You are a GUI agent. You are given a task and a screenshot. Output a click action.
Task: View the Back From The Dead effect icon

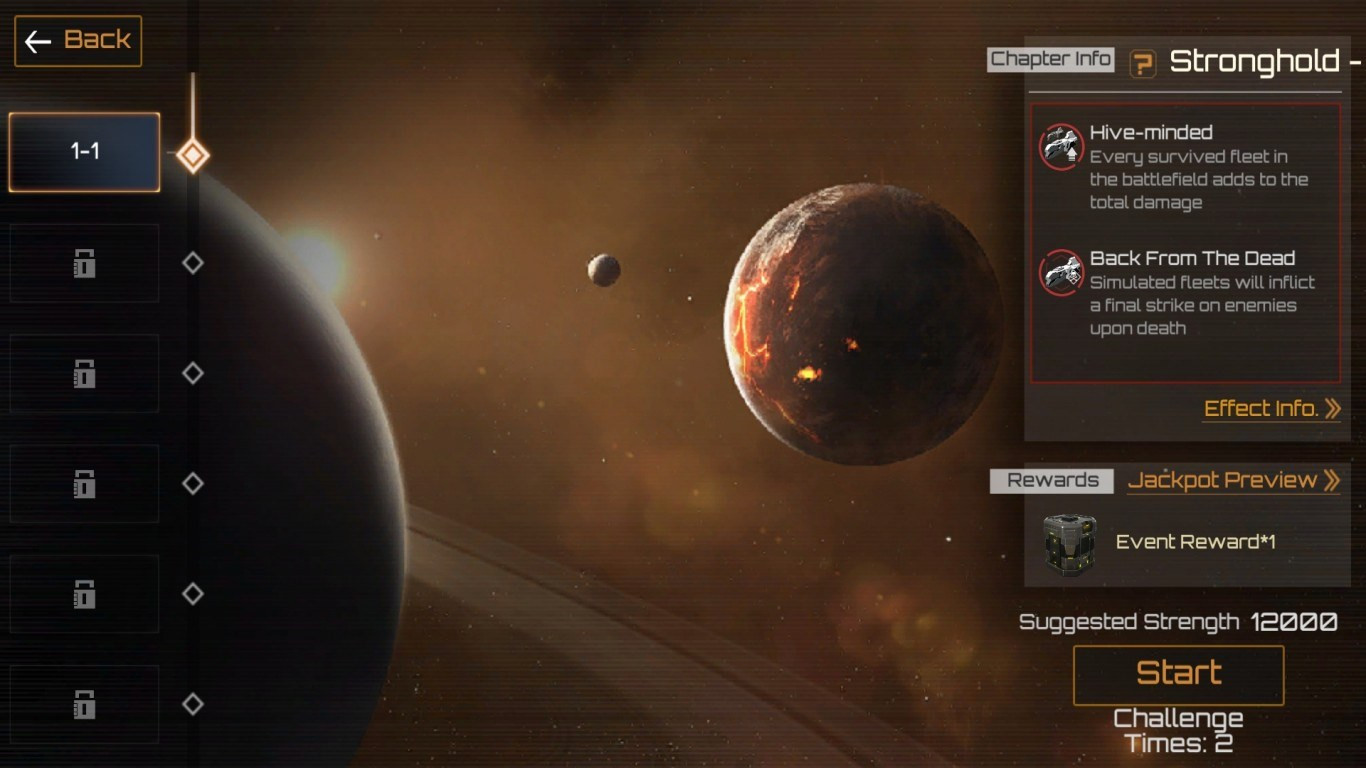tap(1061, 272)
